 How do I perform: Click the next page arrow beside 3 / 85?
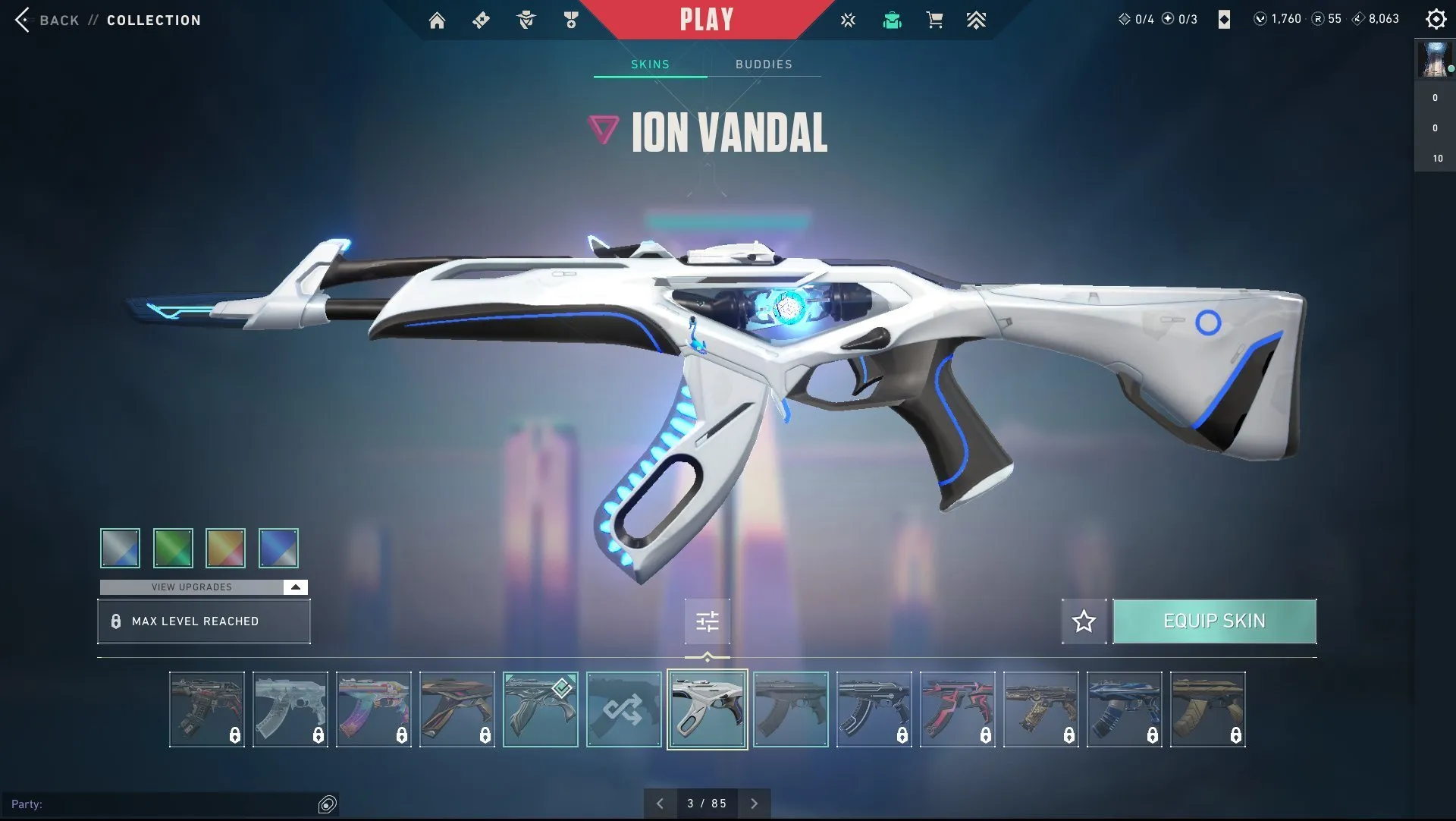click(x=755, y=803)
